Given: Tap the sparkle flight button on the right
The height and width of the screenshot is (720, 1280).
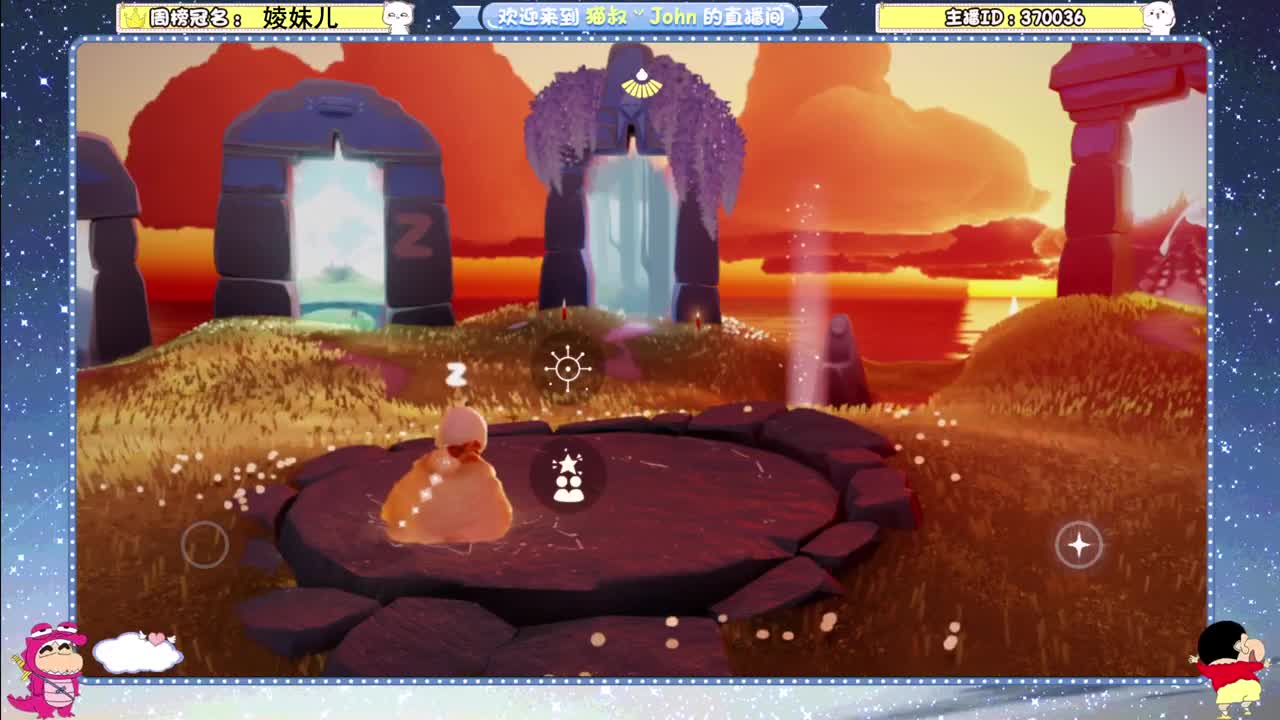Looking at the screenshot, I should coord(1078,545).
